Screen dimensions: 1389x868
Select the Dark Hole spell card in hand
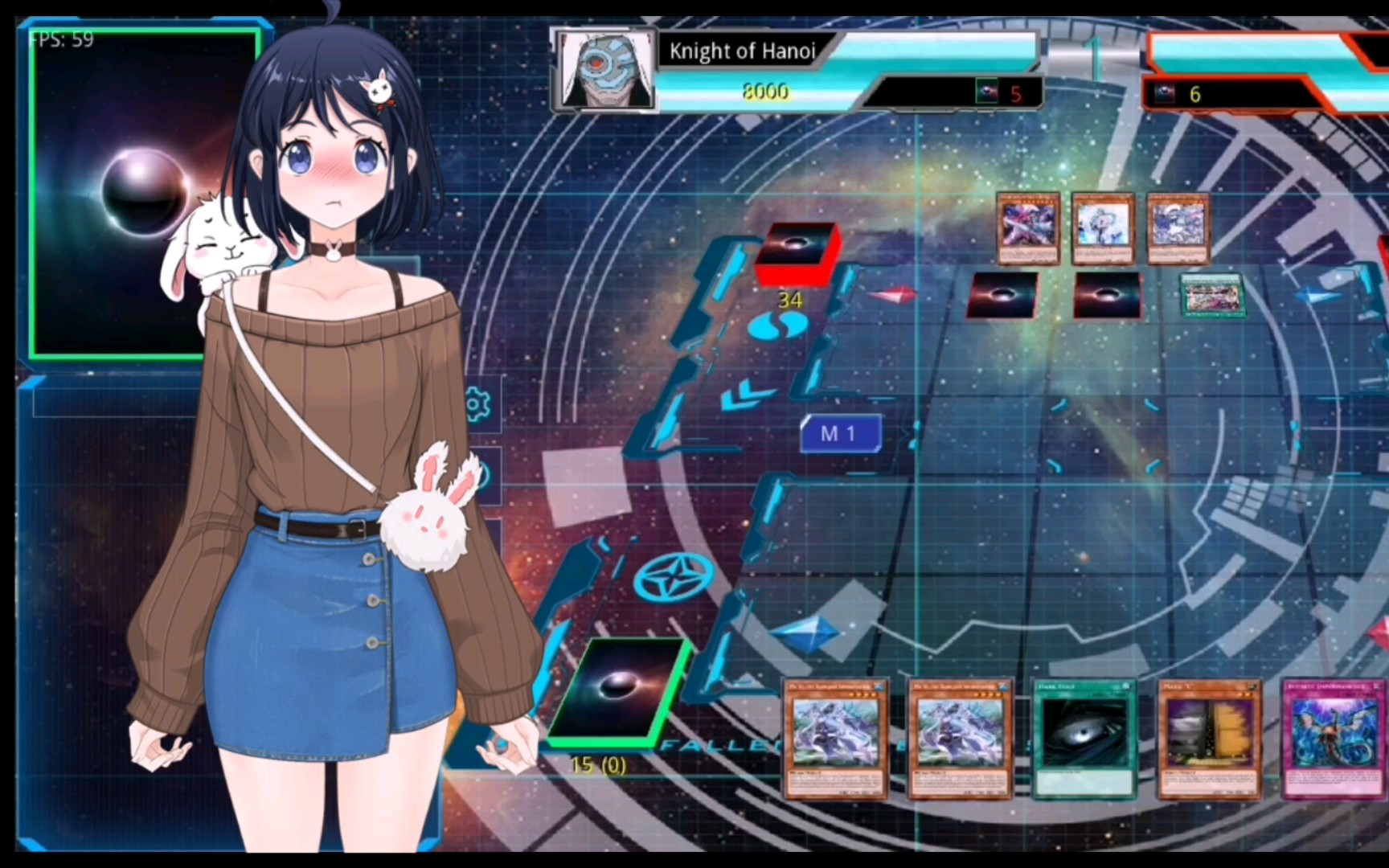pos(1084,739)
